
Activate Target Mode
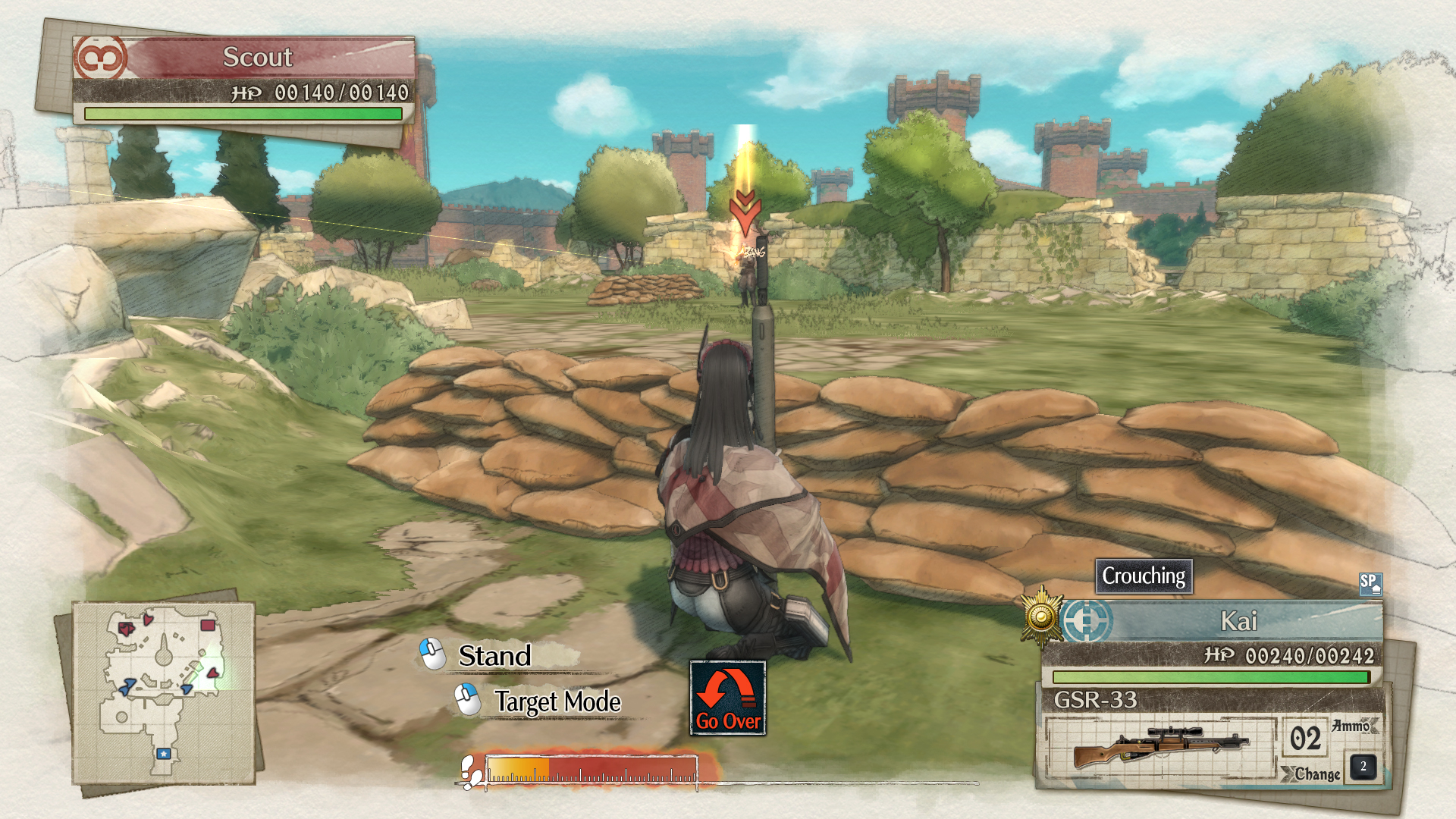(557, 701)
